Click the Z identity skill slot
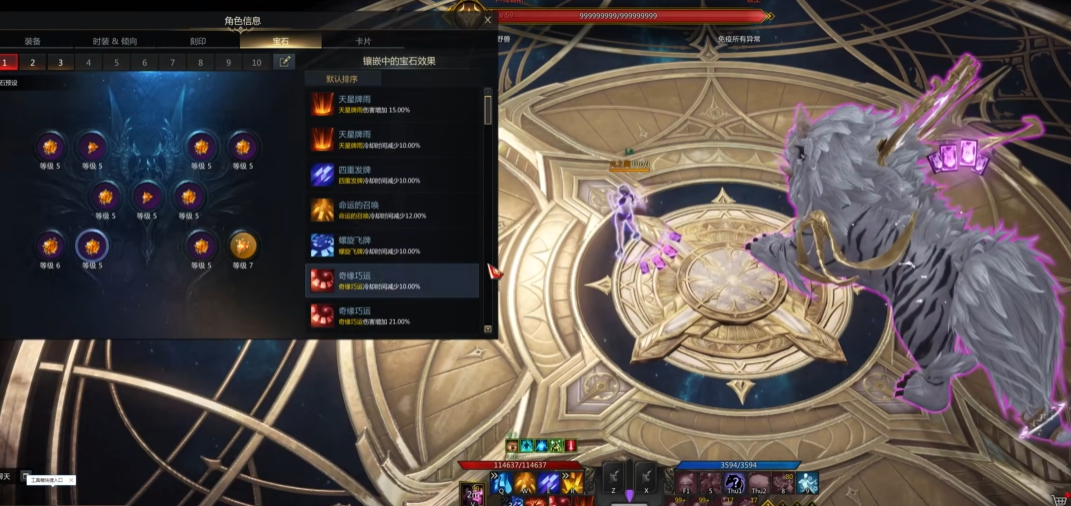The width and height of the screenshot is (1071, 506). pos(615,479)
